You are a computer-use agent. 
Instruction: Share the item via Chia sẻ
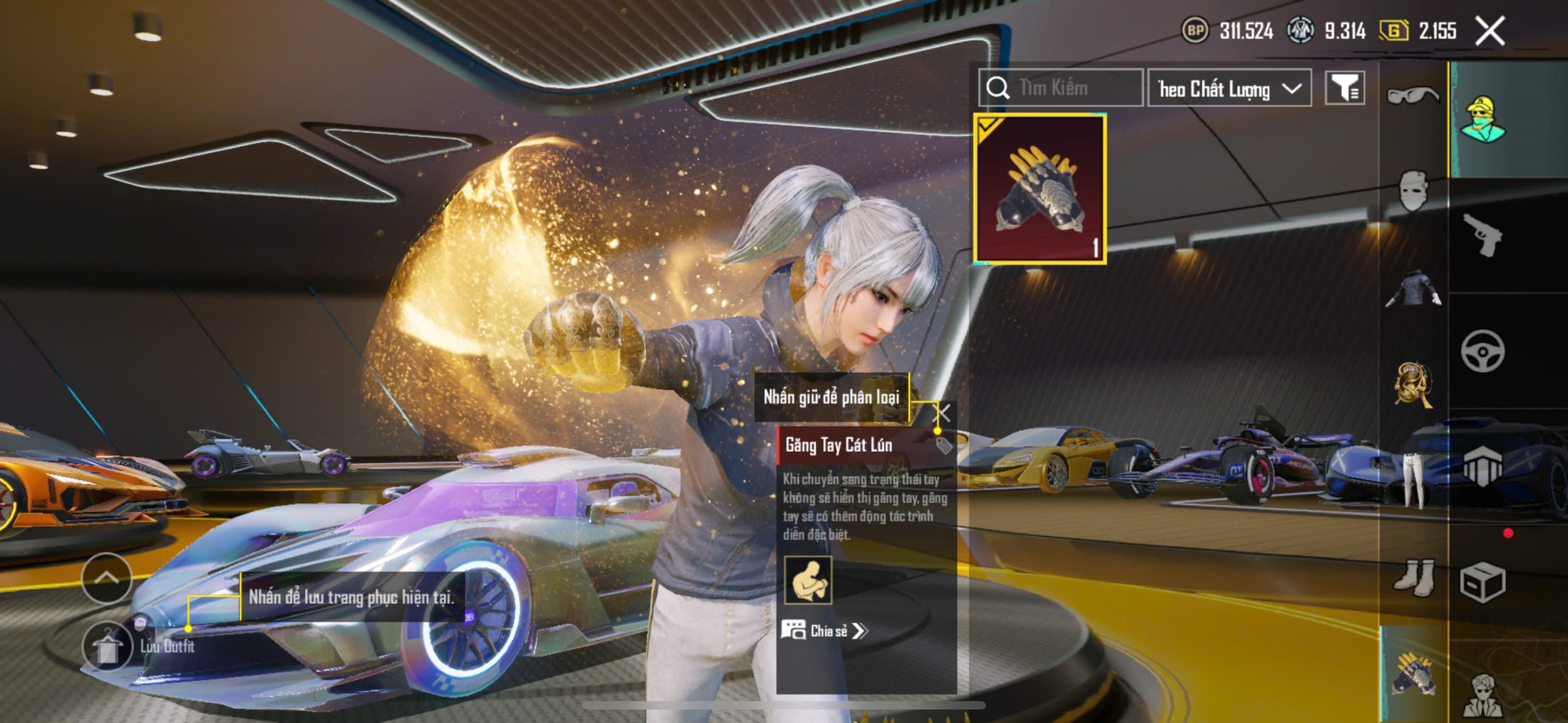point(824,631)
